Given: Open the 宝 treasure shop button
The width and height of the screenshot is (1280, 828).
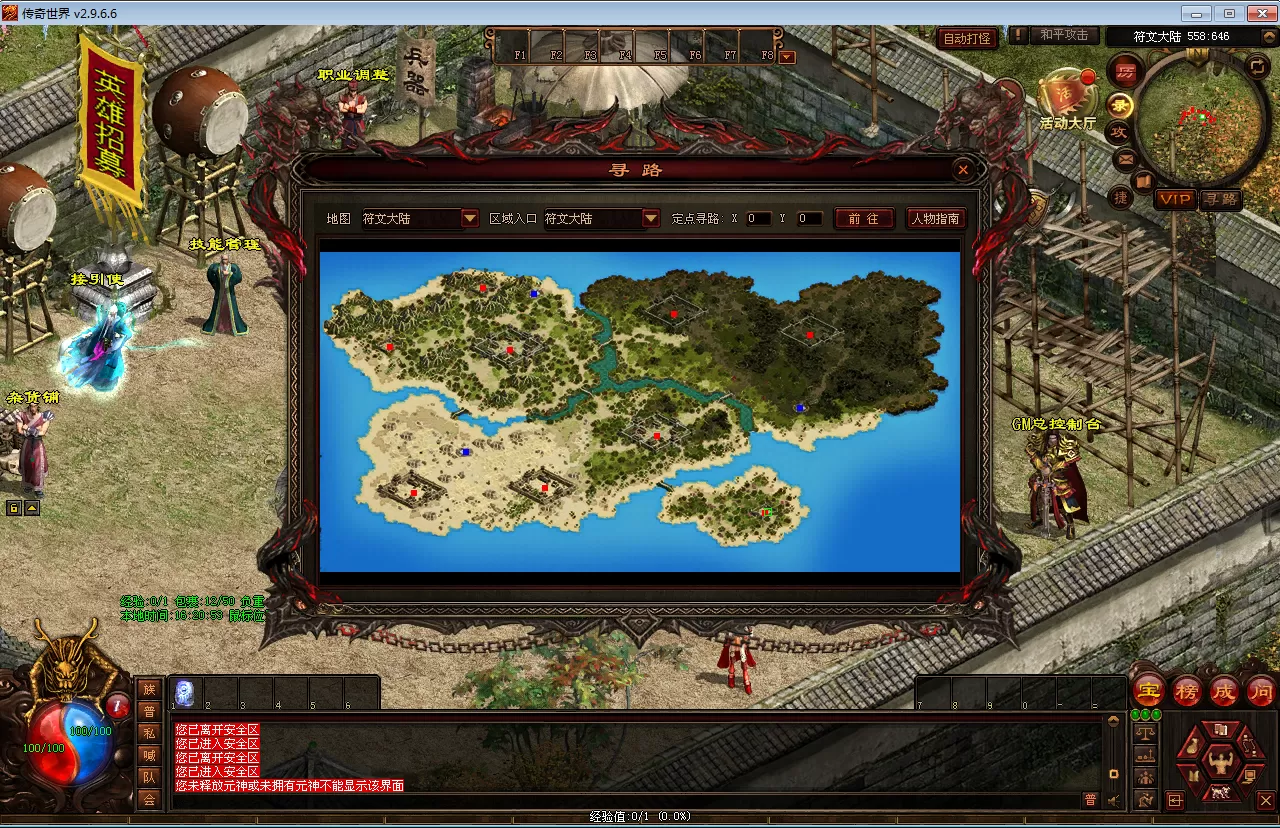Looking at the screenshot, I should click(x=1149, y=691).
